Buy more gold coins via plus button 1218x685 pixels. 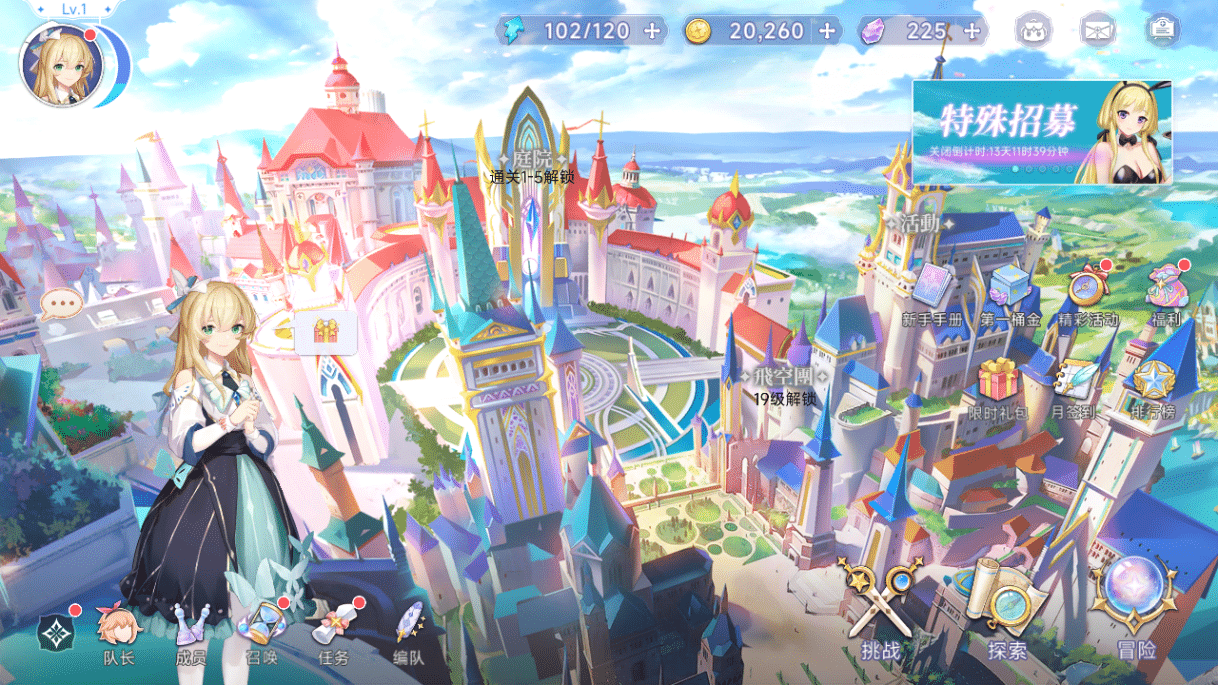click(x=827, y=31)
